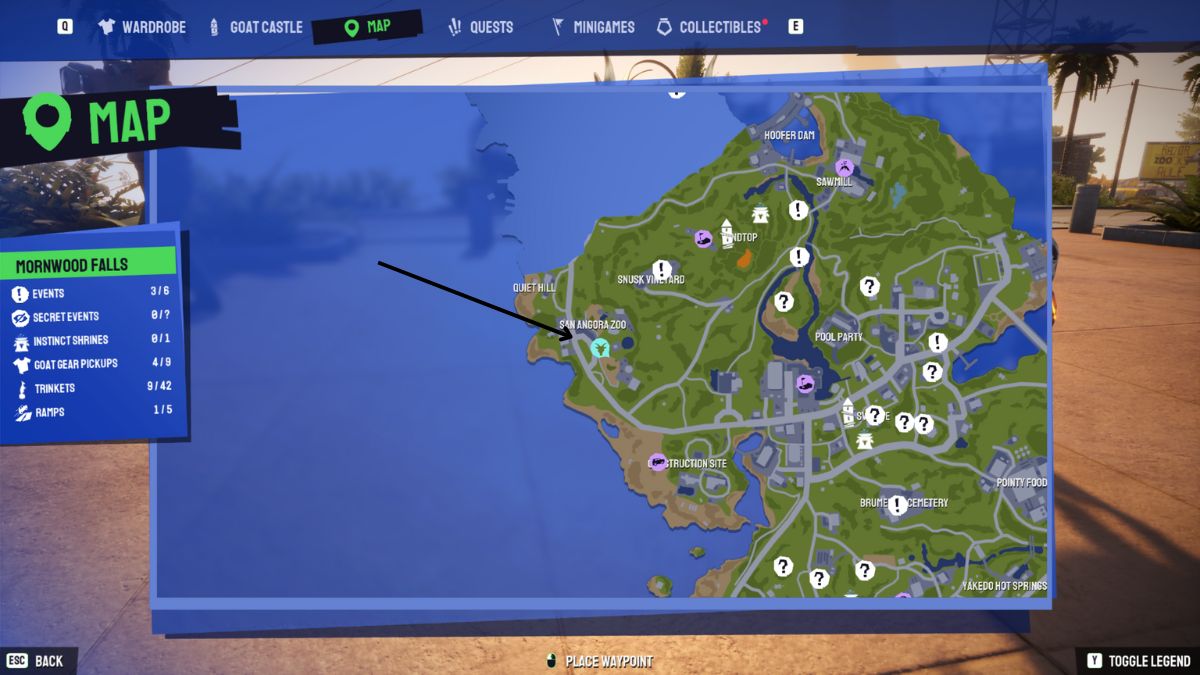
Task: Select the event marker at Snusk Vineyard
Action: [x=662, y=269]
